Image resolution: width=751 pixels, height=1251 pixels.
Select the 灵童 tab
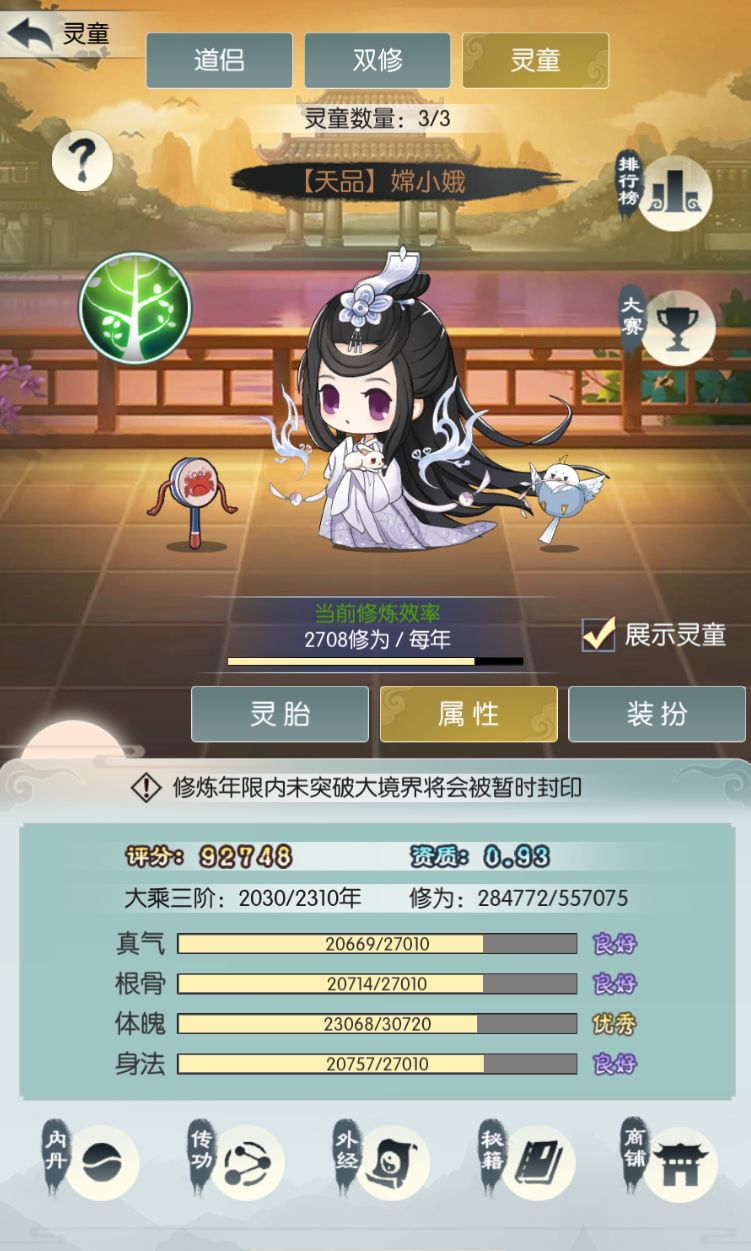coord(535,60)
